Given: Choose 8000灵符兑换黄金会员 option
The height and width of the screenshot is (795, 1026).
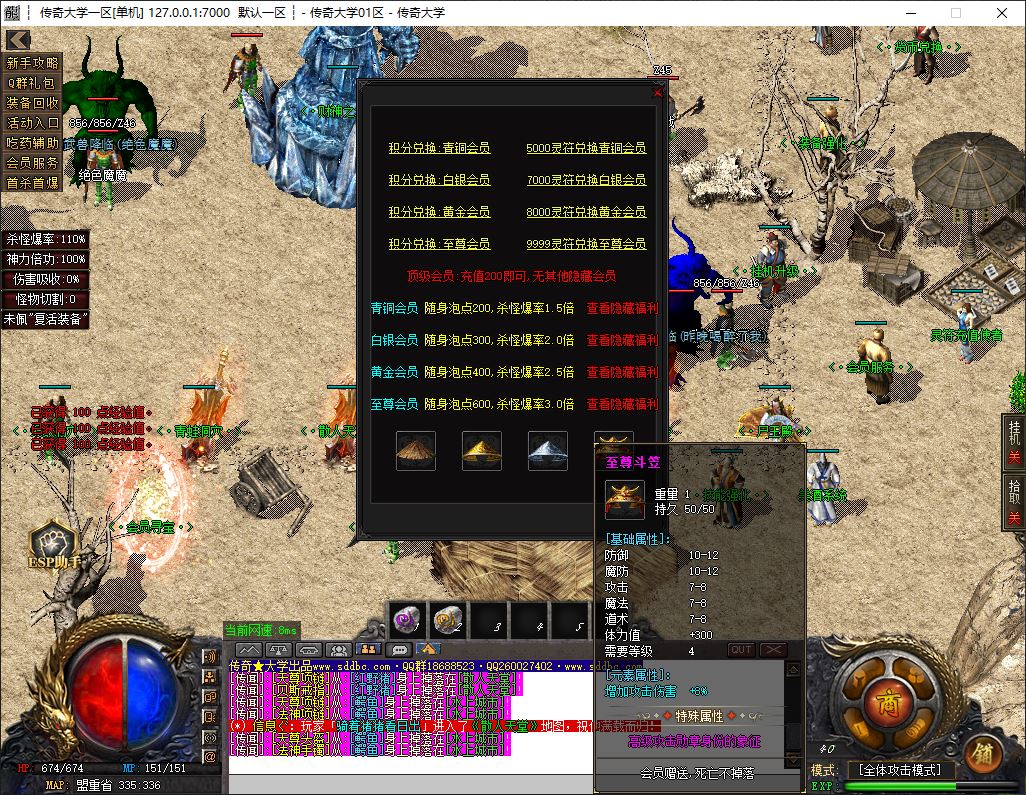Looking at the screenshot, I should (x=586, y=212).
